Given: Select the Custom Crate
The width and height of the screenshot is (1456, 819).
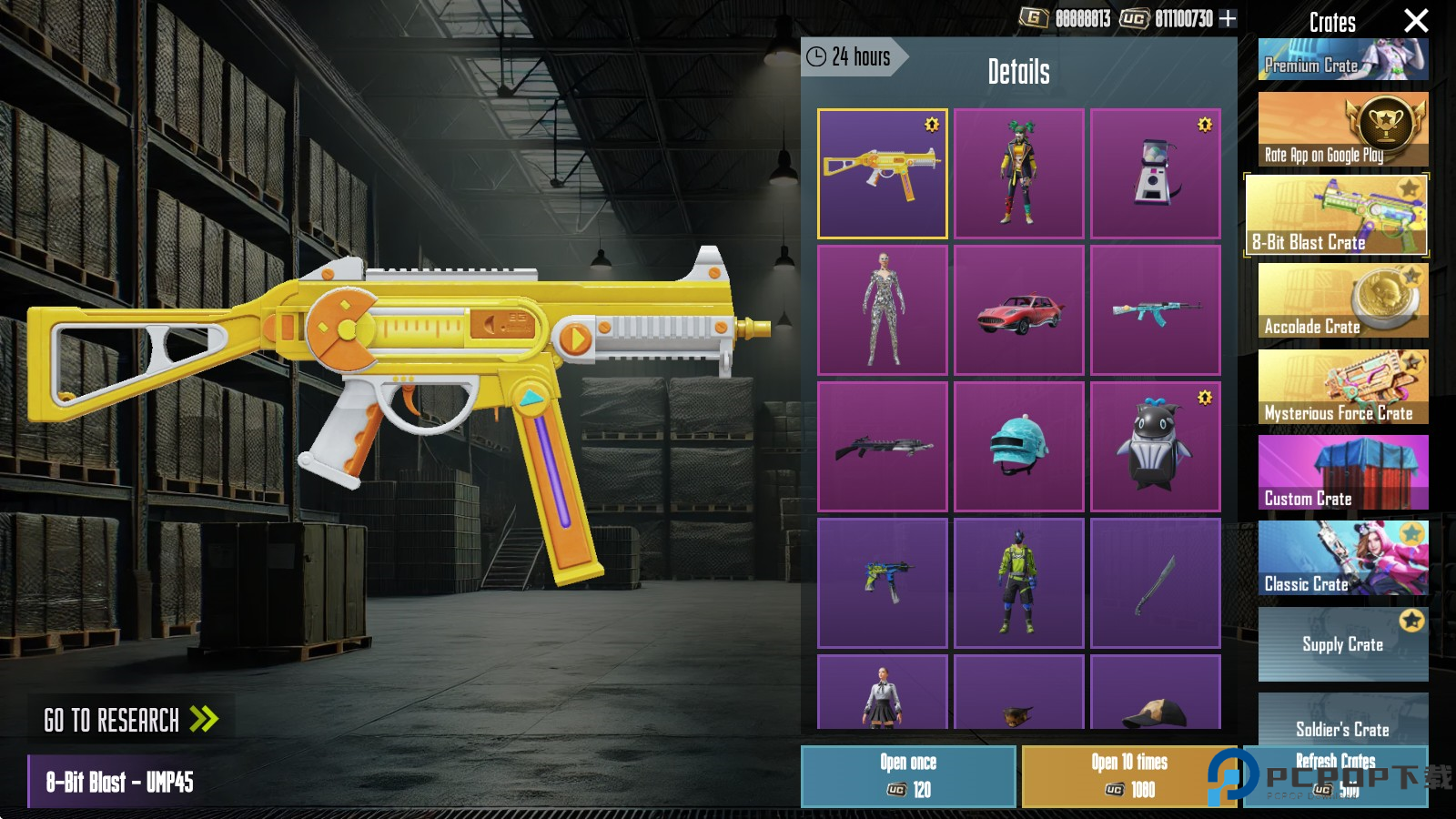Looking at the screenshot, I should coord(1342,472).
